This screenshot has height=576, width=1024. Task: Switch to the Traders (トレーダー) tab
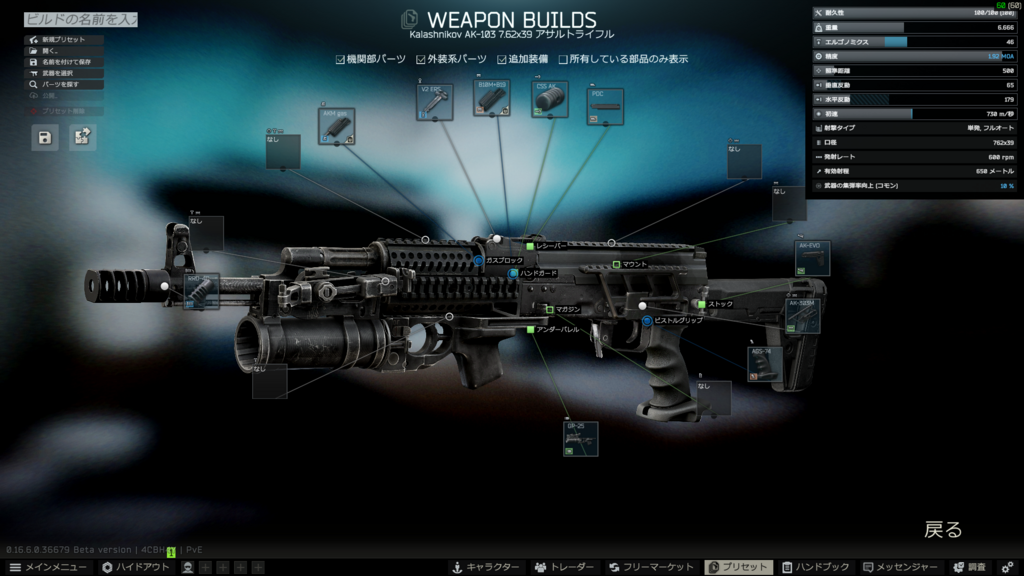point(564,567)
